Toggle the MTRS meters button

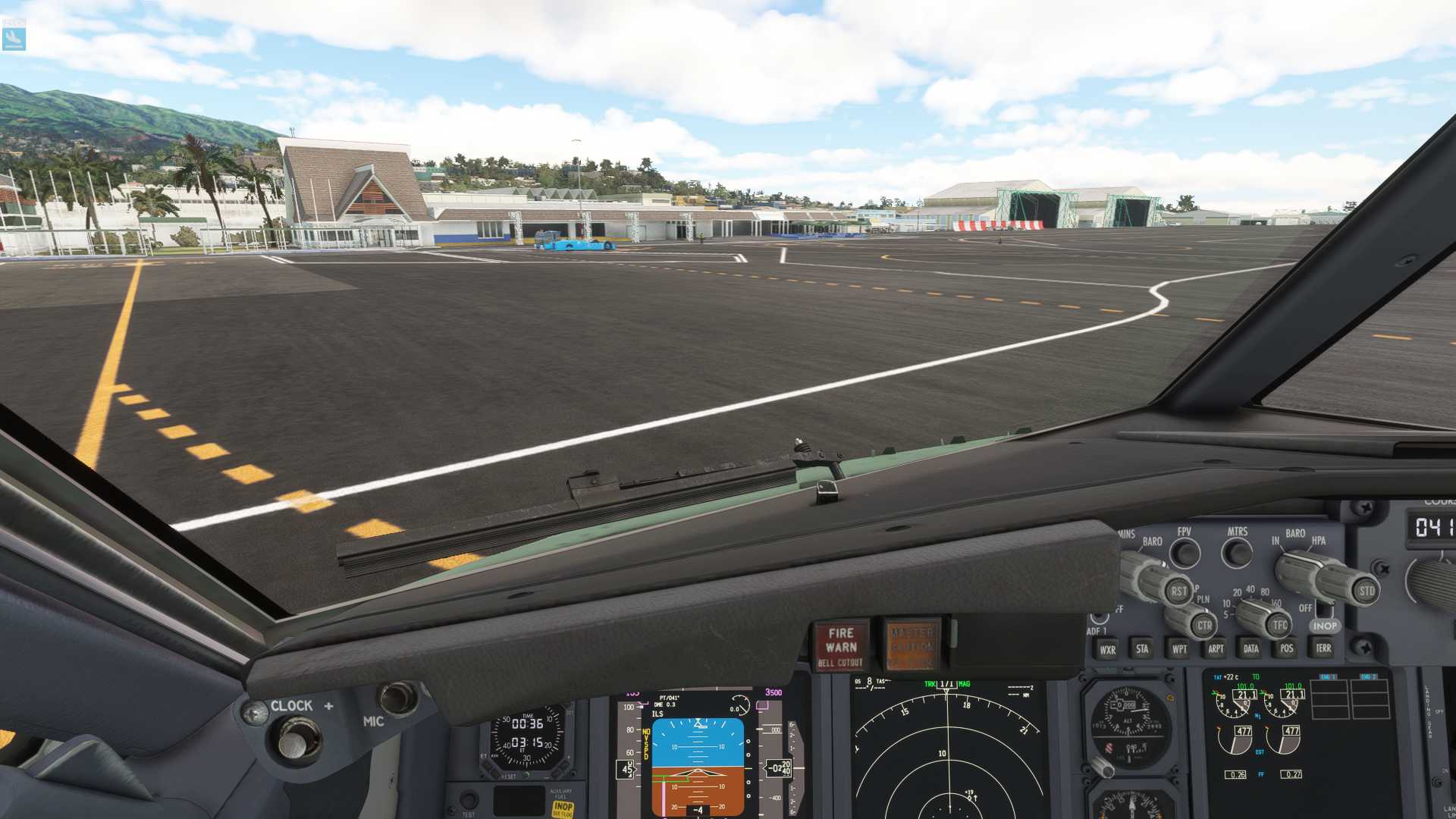click(x=1237, y=554)
